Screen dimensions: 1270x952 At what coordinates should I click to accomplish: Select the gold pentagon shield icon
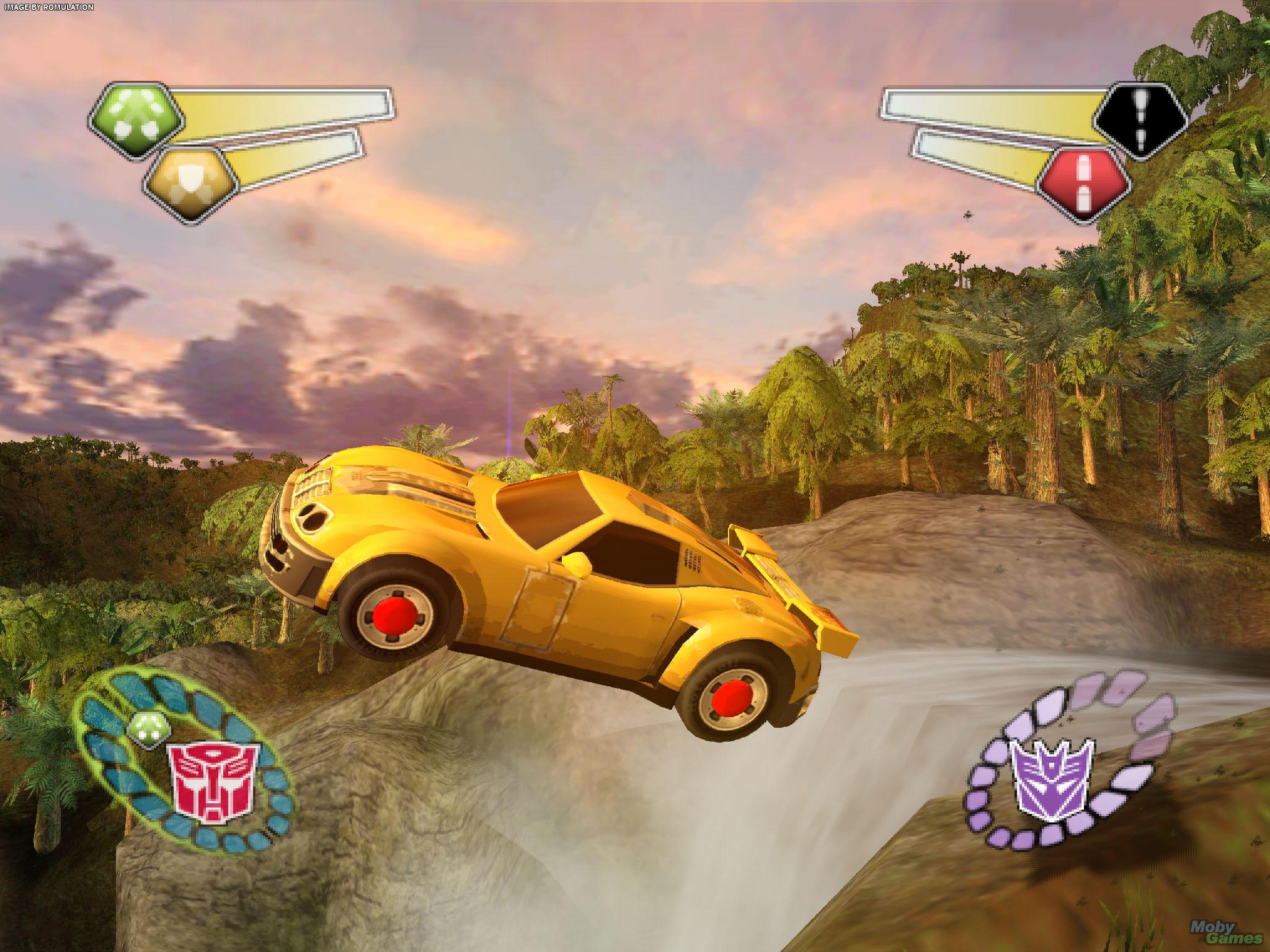[192, 184]
